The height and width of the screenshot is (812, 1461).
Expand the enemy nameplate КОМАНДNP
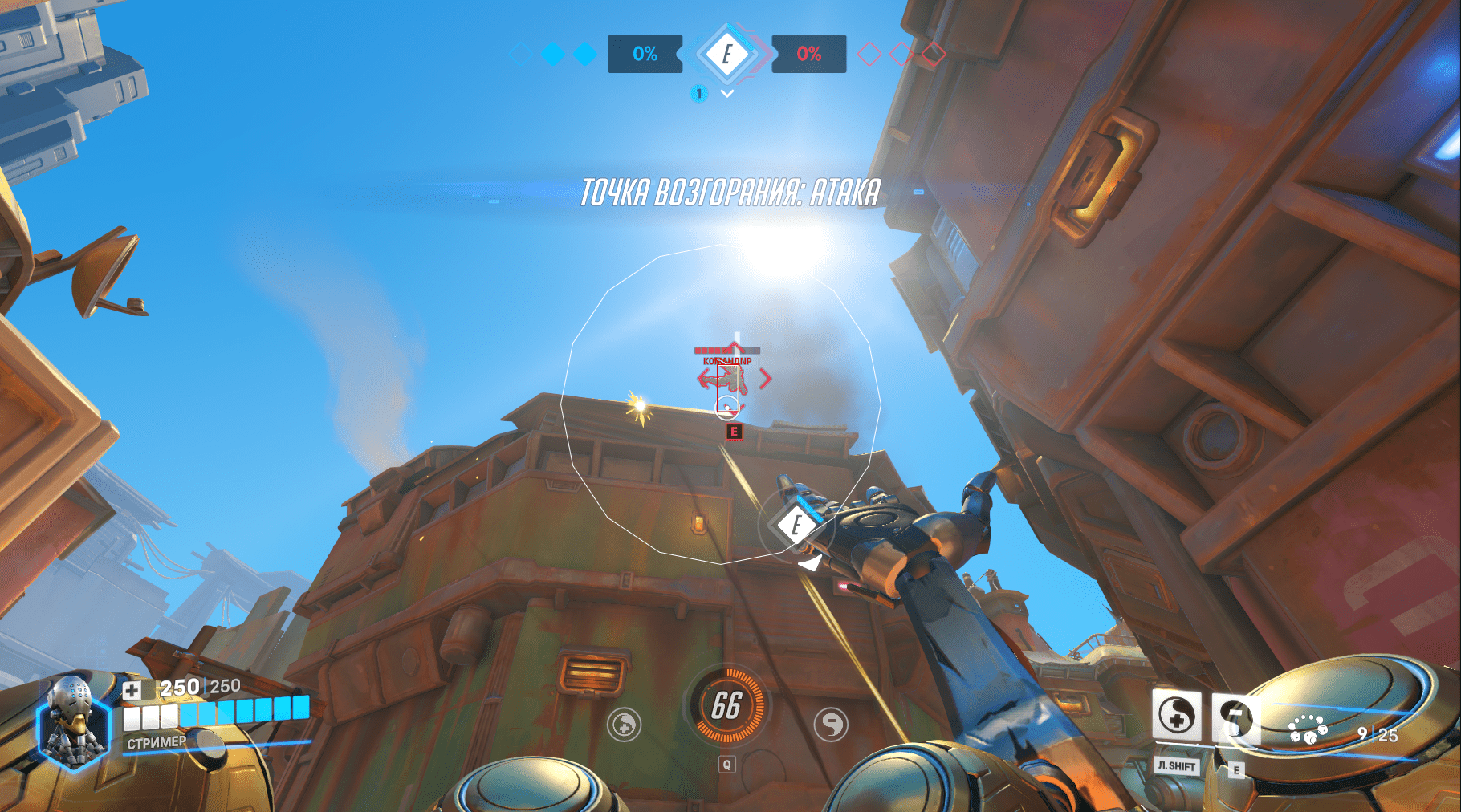pyautogui.click(x=727, y=363)
